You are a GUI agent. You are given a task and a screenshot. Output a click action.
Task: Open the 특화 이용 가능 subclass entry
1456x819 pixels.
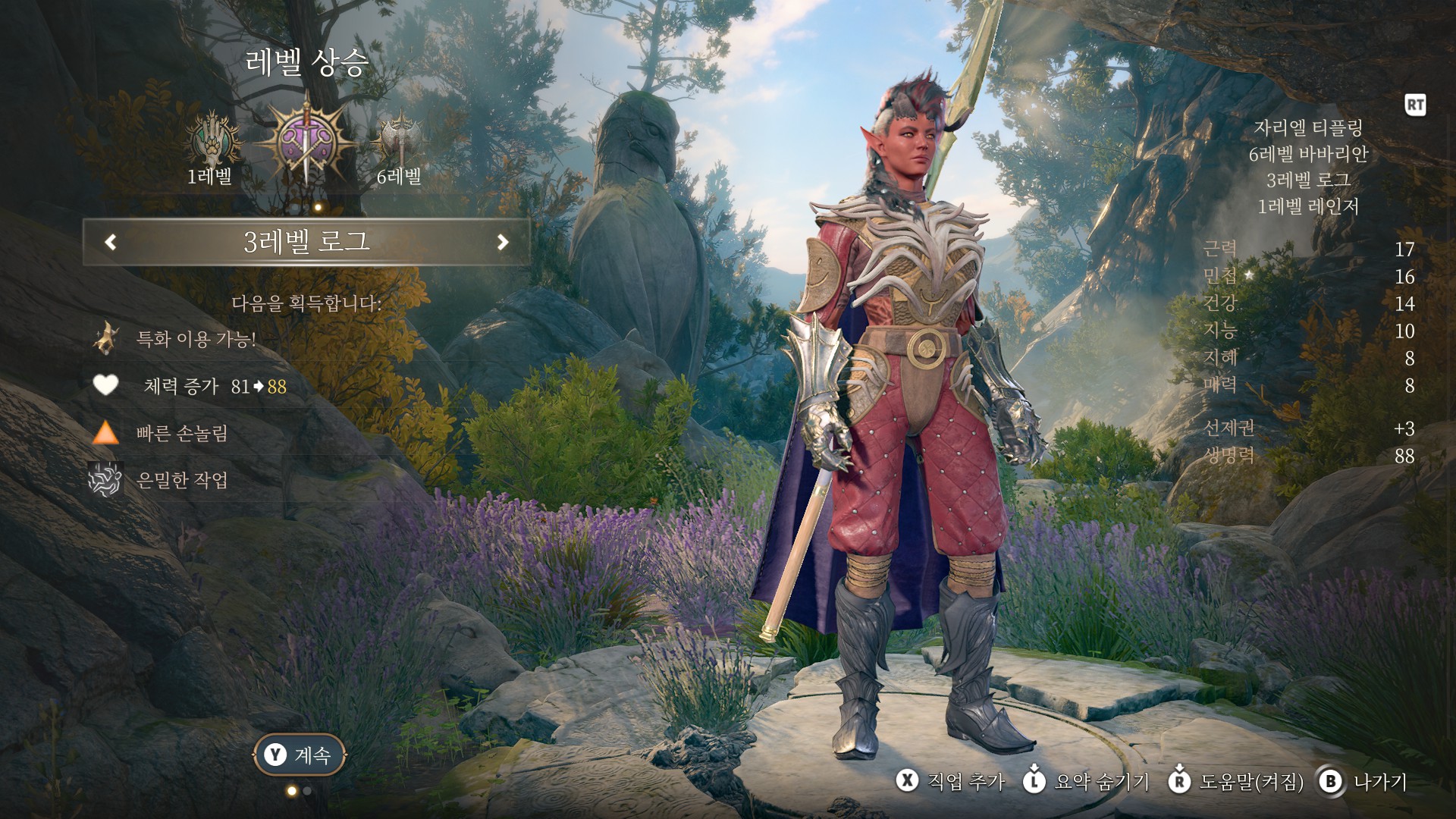[195, 339]
